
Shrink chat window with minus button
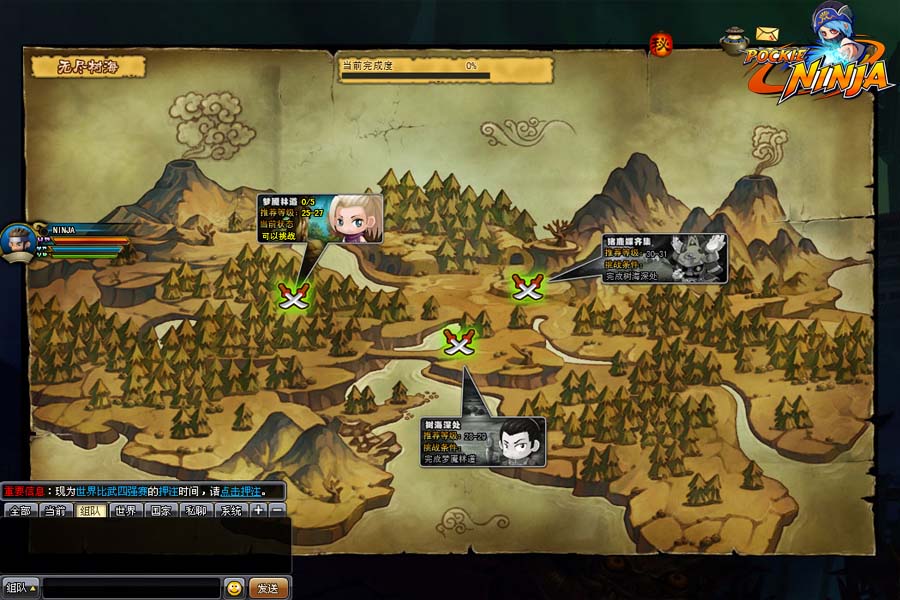[x=277, y=511]
